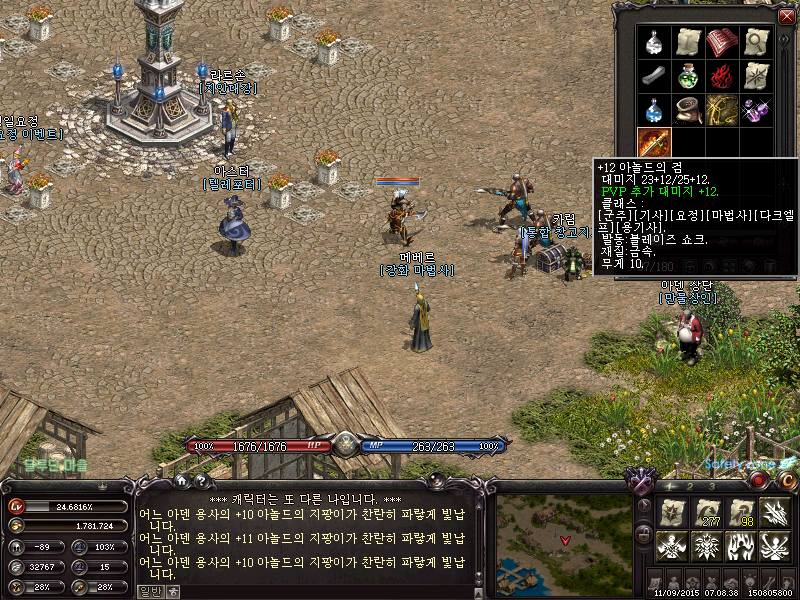The image size is (800, 600).
Task: Close the inventory window
Action: pos(786,16)
